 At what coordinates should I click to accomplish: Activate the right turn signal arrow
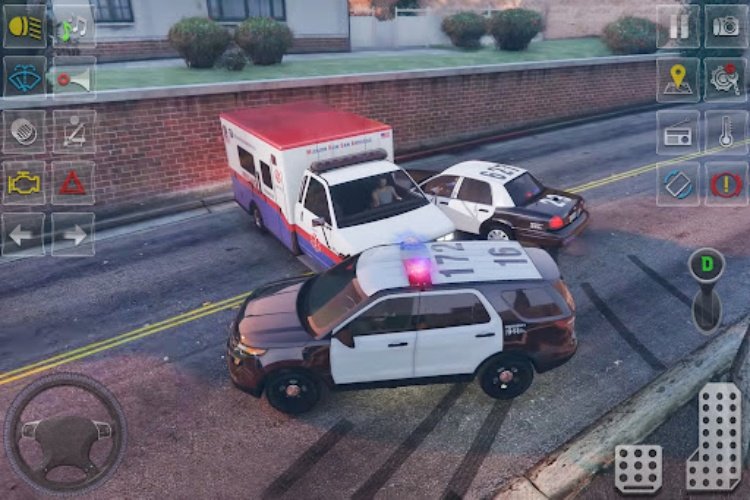point(73,235)
